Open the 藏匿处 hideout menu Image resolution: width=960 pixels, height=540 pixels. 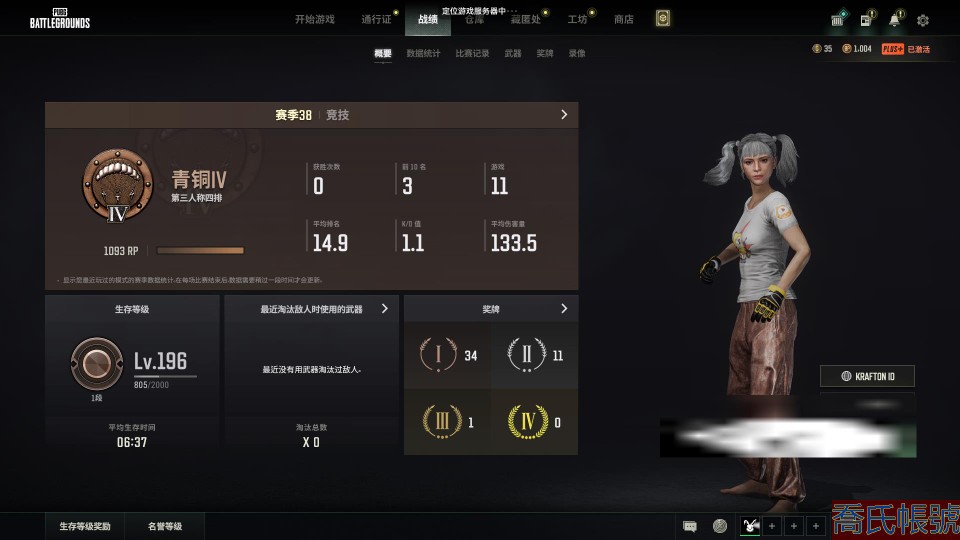coord(526,19)
